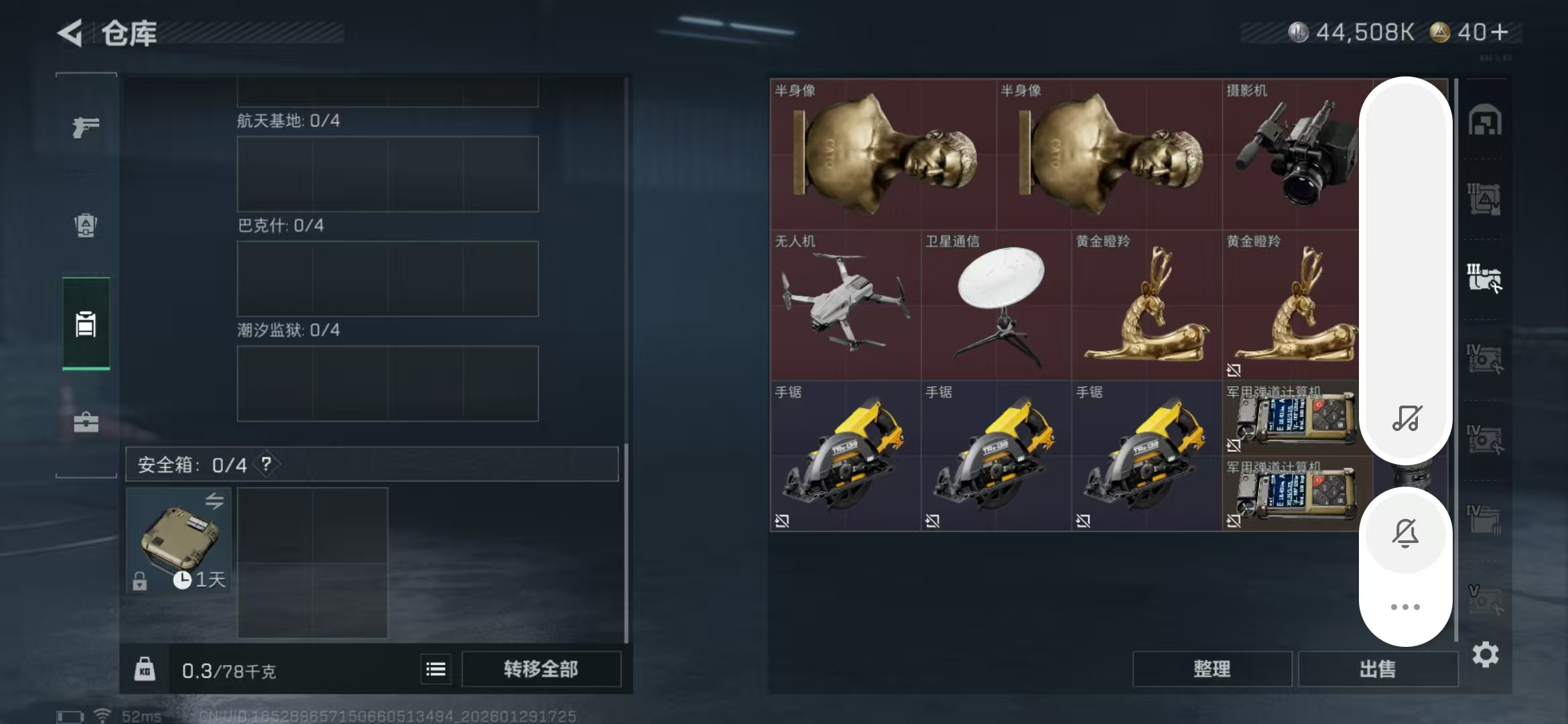Open the 安全箱 help question mark
Viewport: 1568px width, 724px height.
pos(267,463)
